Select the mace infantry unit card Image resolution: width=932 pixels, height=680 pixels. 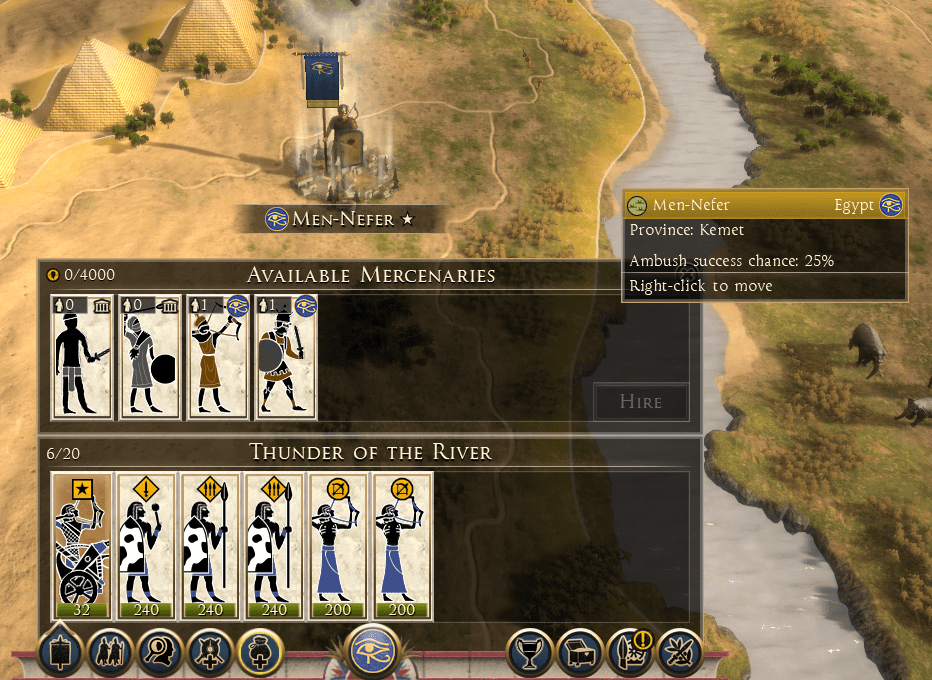pyautogui.click(x=146, y=546)
